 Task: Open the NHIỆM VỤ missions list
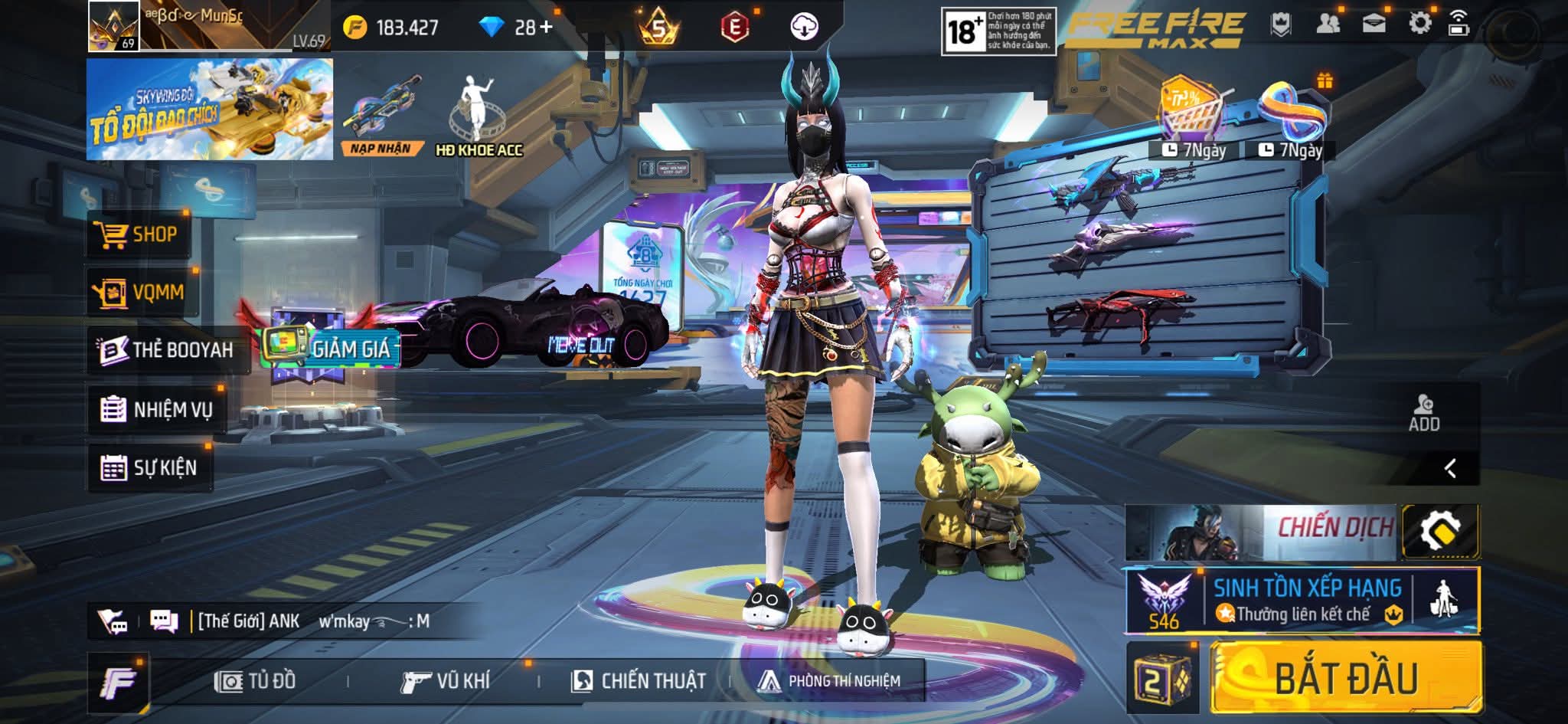[157, 410]
